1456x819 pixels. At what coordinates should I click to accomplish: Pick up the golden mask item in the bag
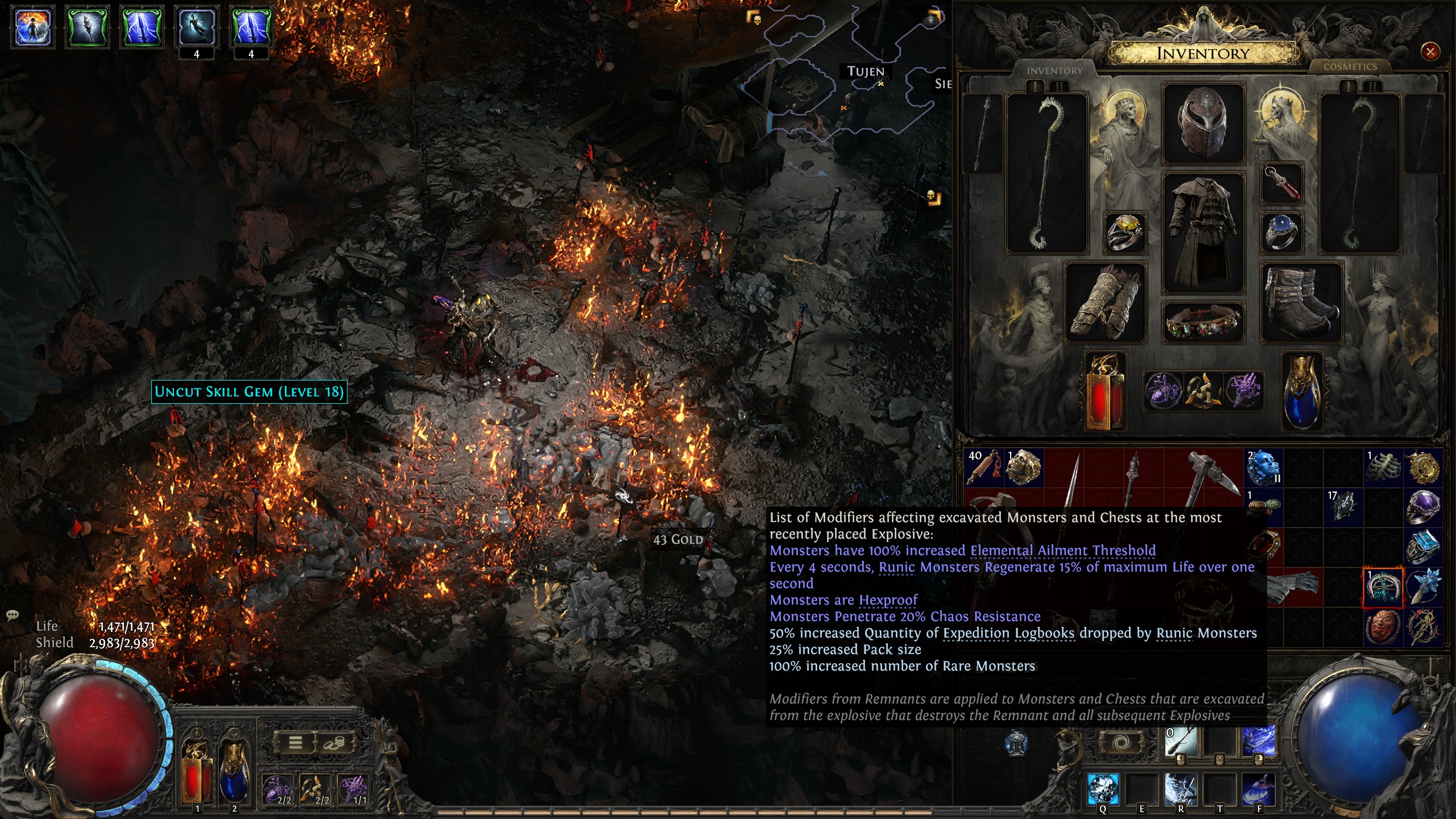click(x=1024, y=468)
